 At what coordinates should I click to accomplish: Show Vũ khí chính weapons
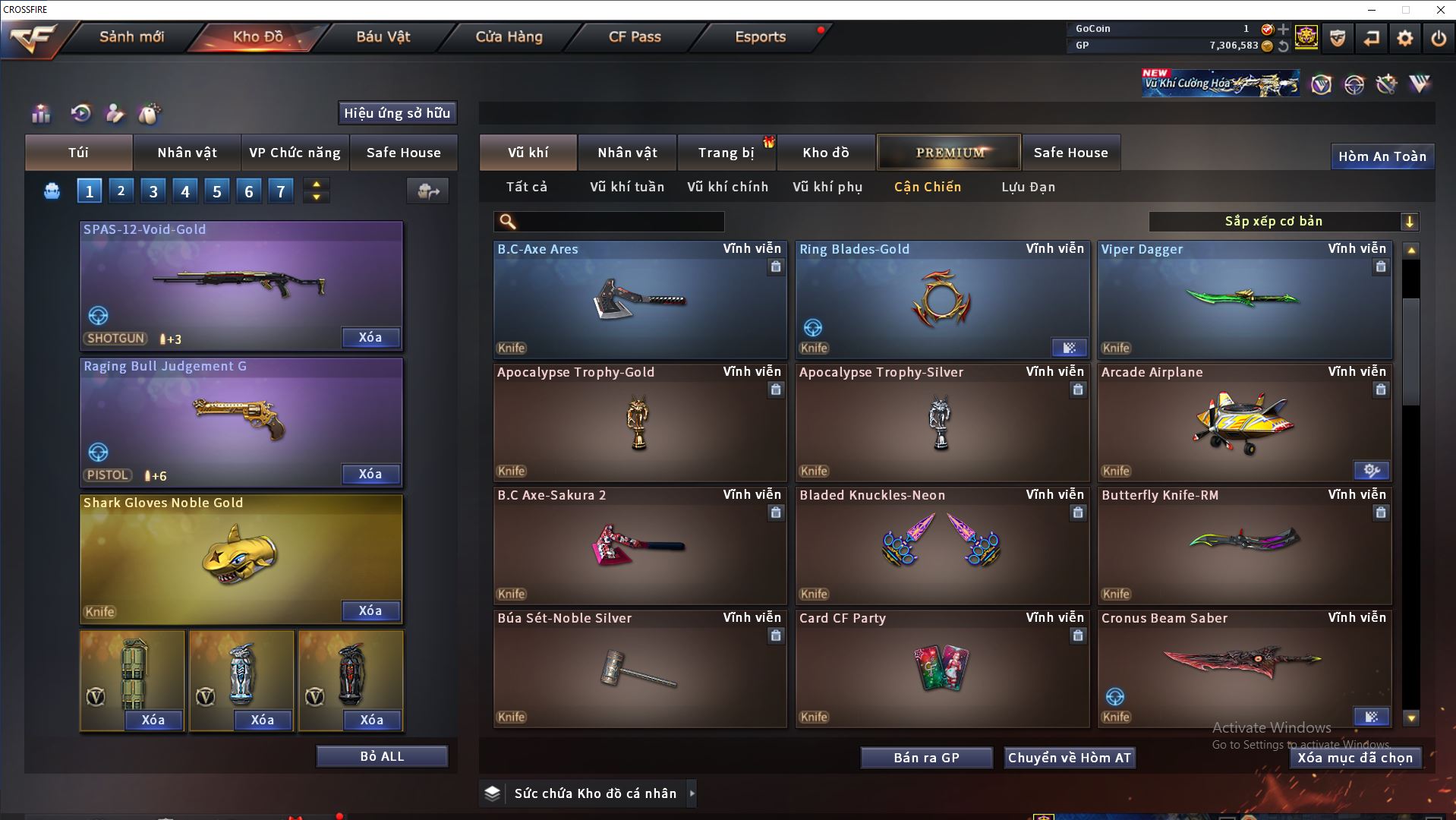[x=727, y=187]
